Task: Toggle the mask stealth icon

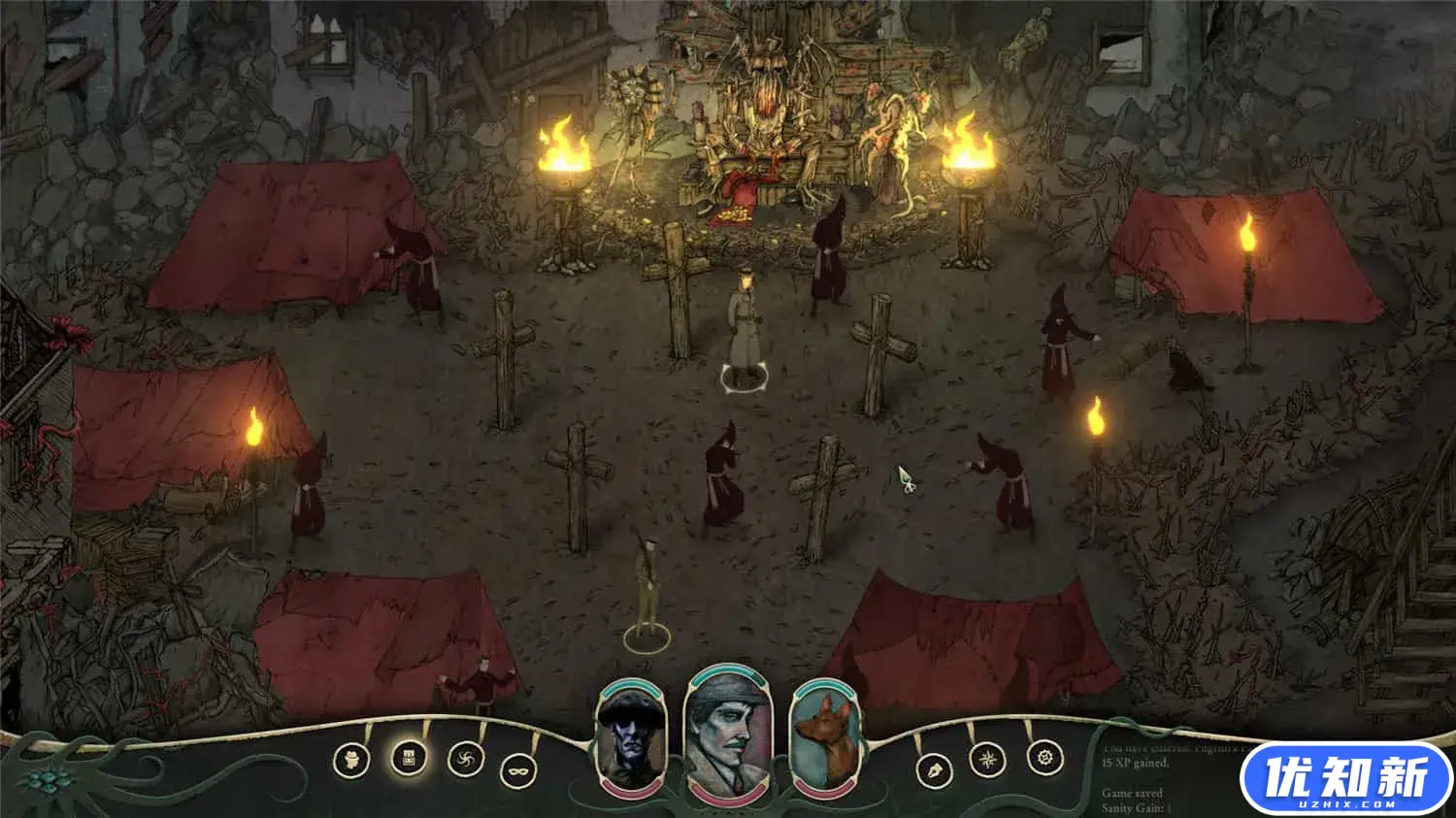Action: point(518,772)
